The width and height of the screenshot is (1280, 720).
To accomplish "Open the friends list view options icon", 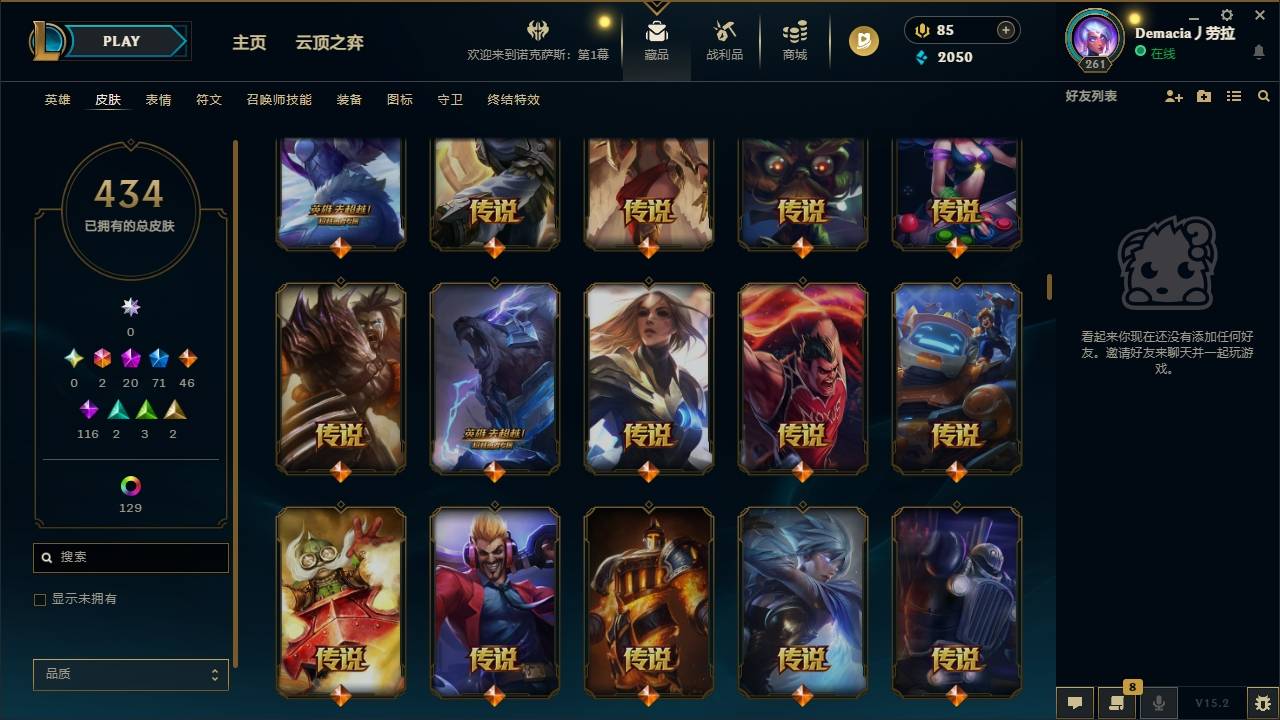I will [1234, 96].
